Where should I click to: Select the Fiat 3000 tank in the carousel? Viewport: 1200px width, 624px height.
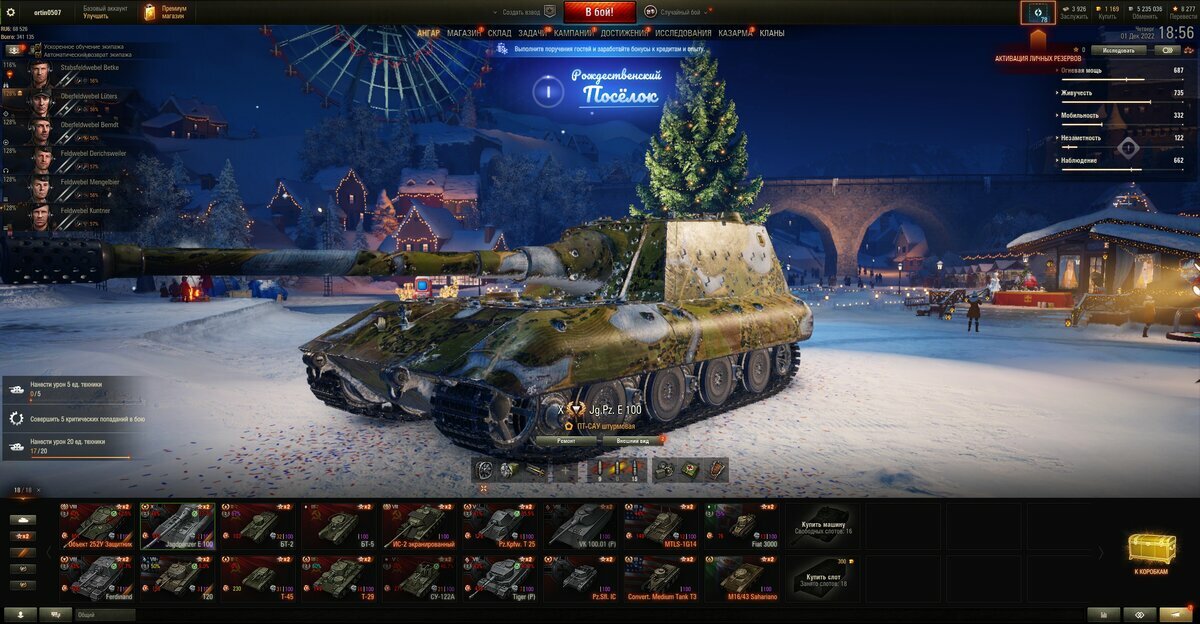tap(743, 524)
